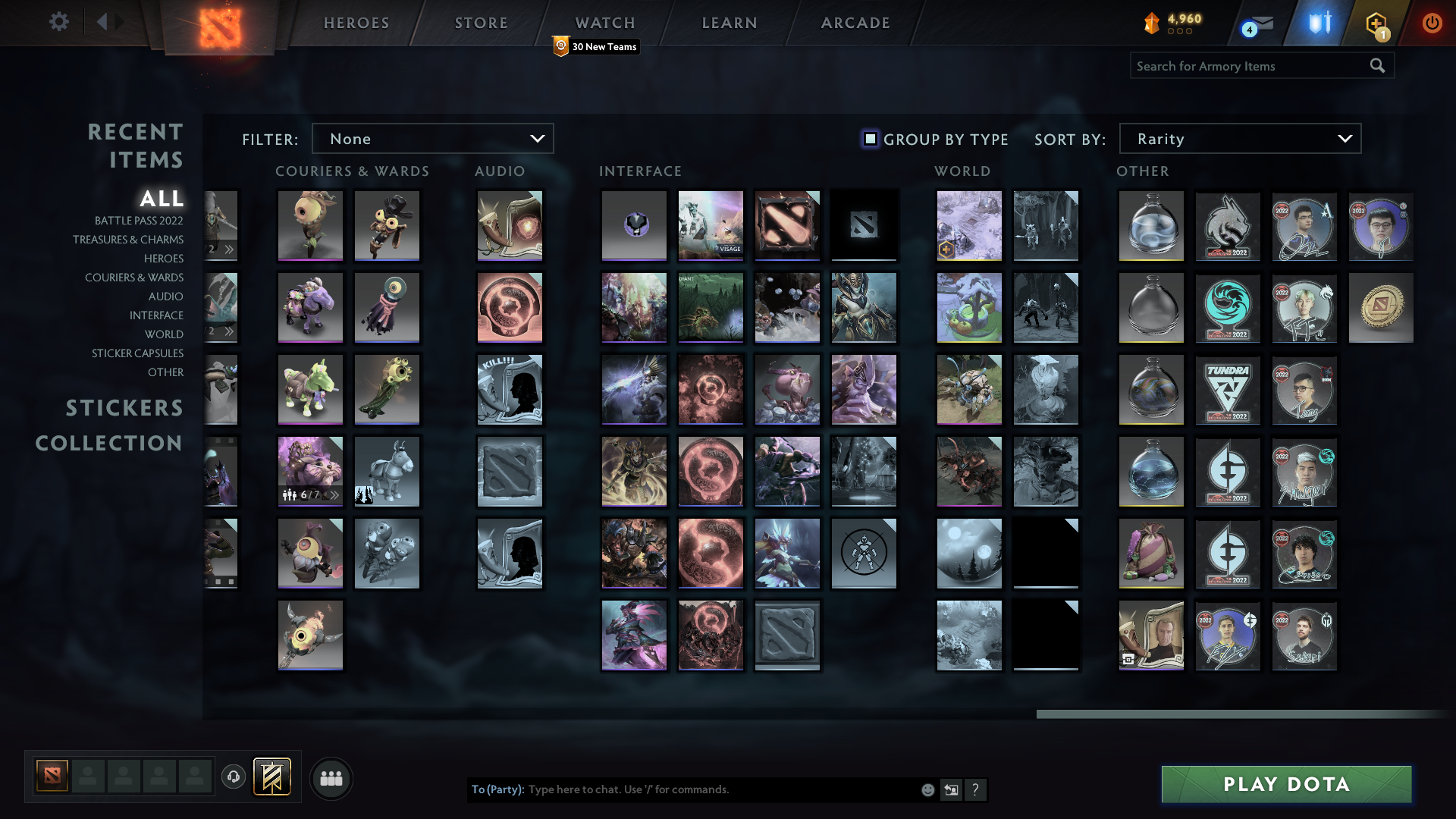Open the Sort By Rarity dropdown

click(x=1239, y=138)
